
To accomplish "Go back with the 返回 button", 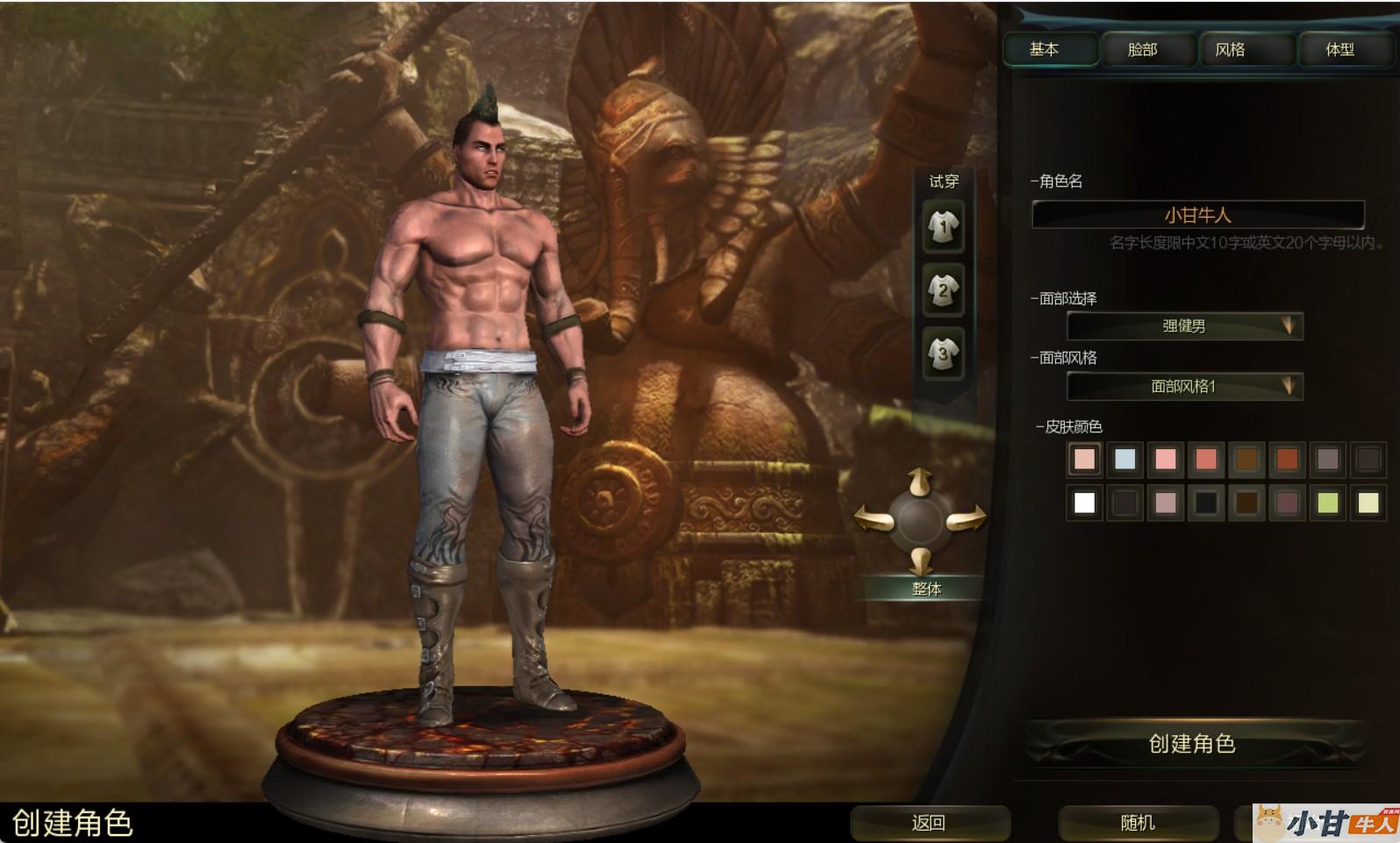I will tap(929, 823).
